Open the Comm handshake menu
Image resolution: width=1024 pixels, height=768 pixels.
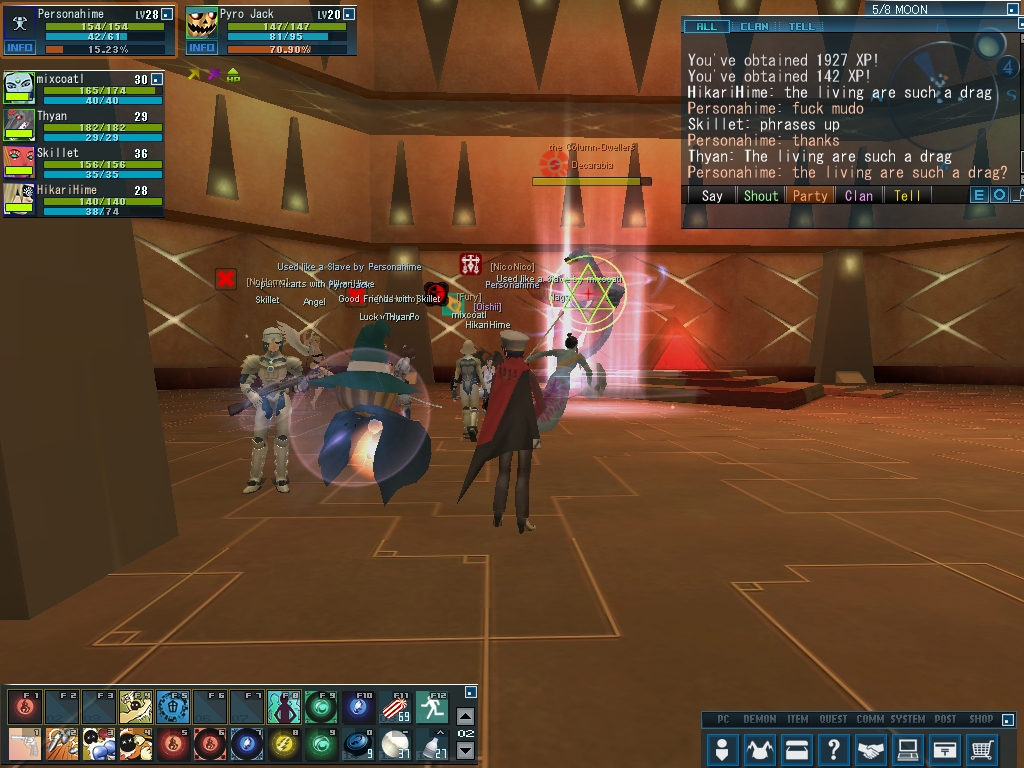(x=871, y=748)
